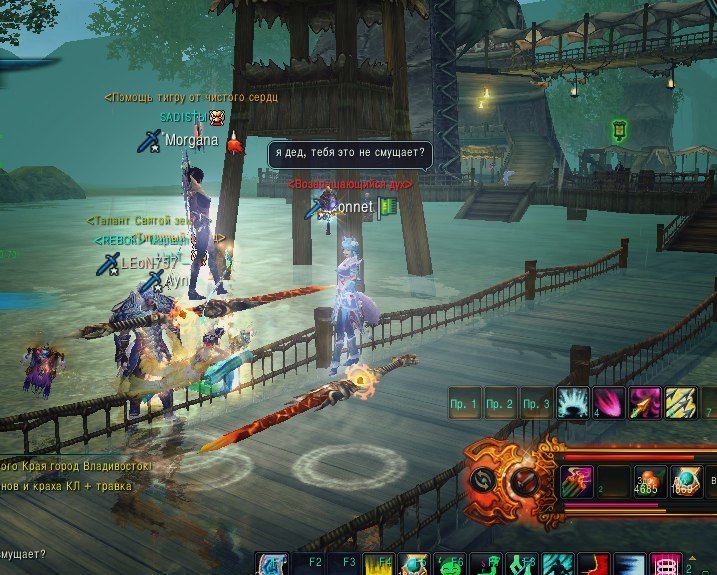Use the teal orb spirit potion
Viewport: 717px width, 575px height.
coord(685,479)
